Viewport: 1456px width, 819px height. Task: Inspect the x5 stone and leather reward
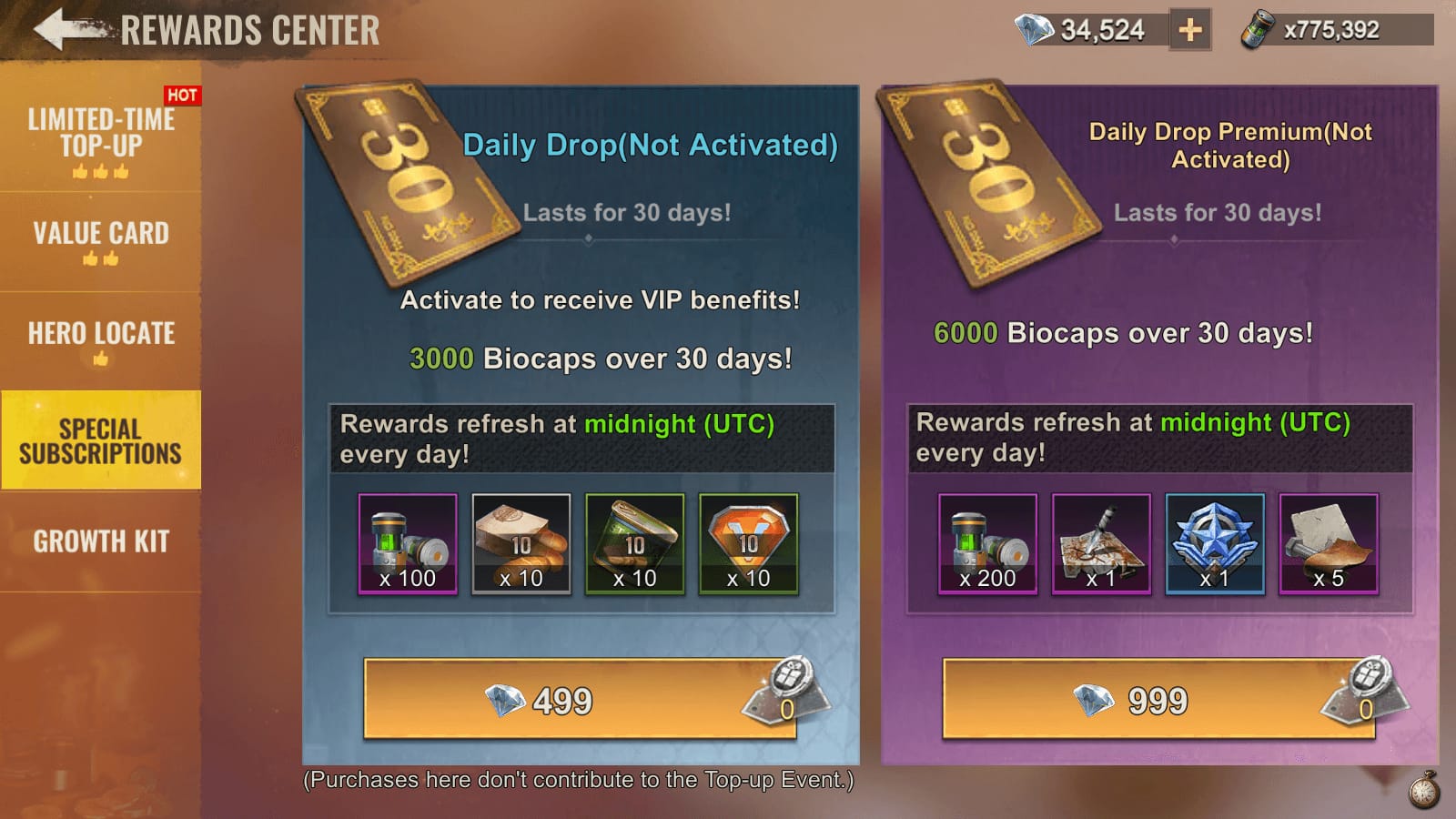[x=1329, y=544]
